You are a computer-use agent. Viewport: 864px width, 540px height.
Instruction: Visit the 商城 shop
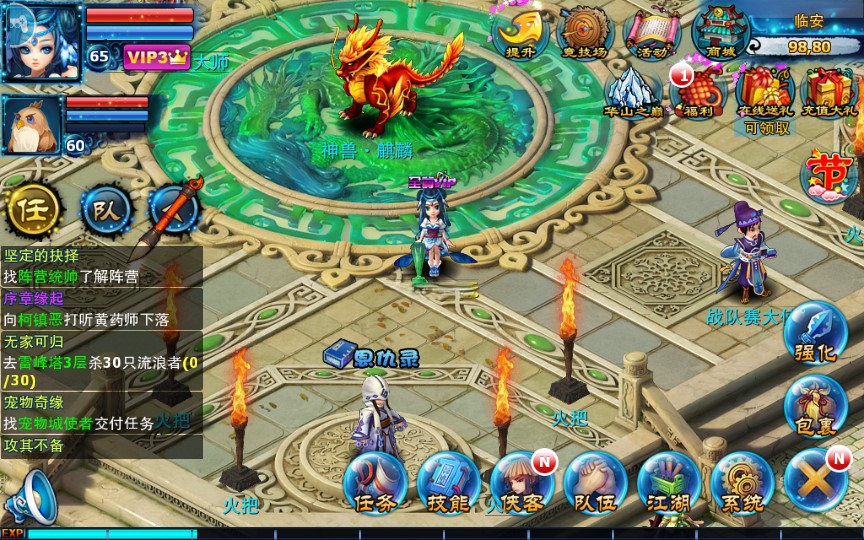point(719,33)
